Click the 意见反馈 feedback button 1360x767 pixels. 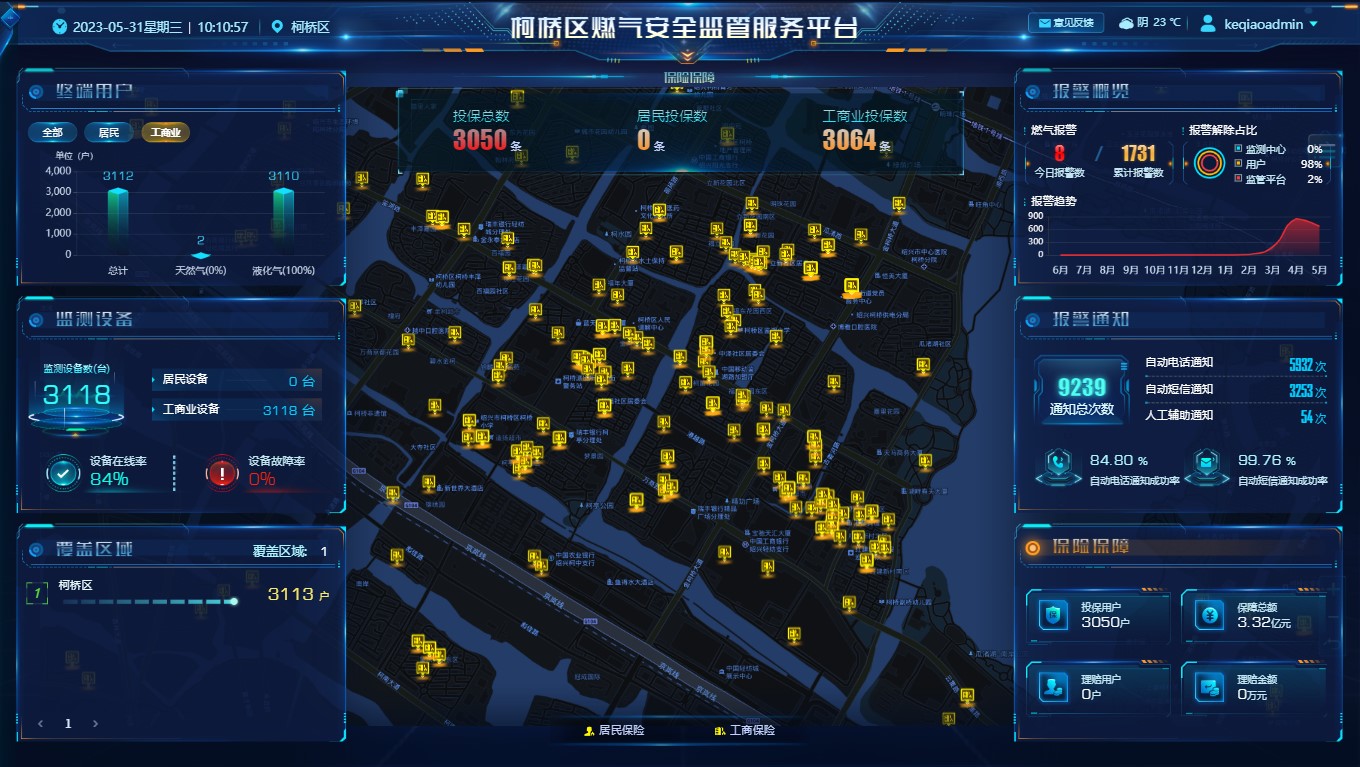(1066, 22)
